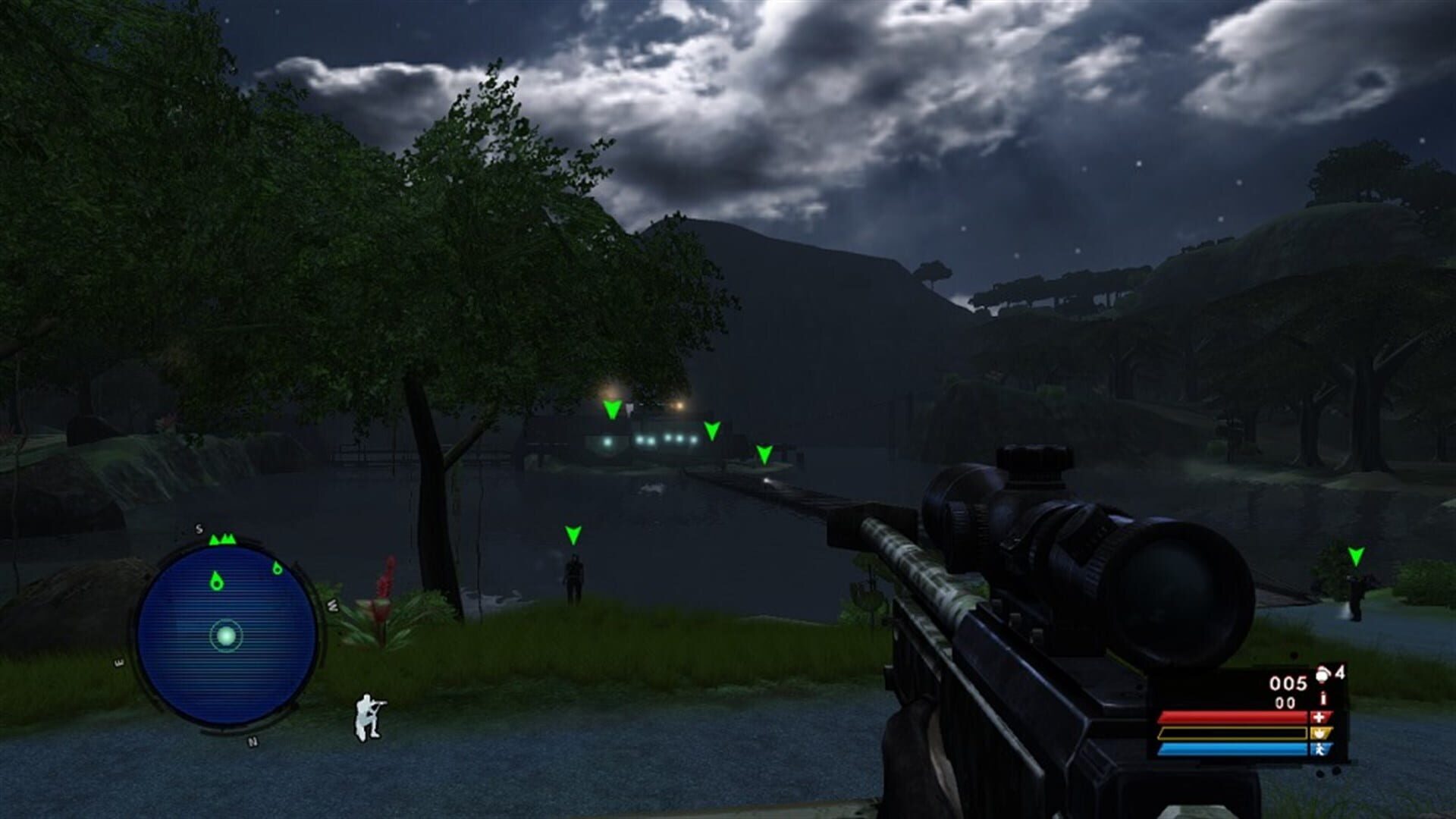Click the compass letter S on the radar
Viewport: 1456px width, 819px height.
pyautogui.click(x=199, y=529)
